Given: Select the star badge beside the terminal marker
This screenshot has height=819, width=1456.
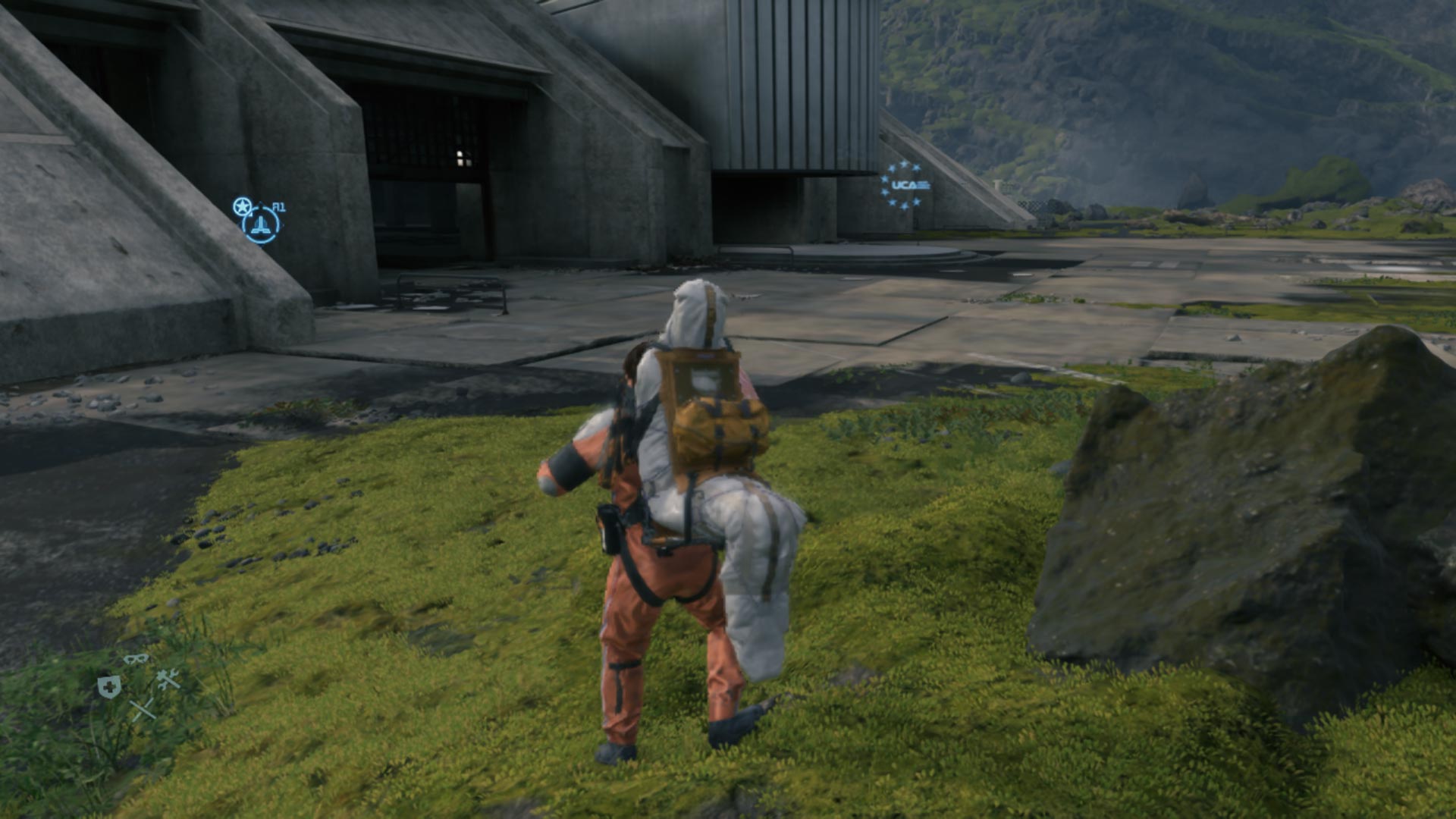Looking at the screenshot, I should click(241, 206).
